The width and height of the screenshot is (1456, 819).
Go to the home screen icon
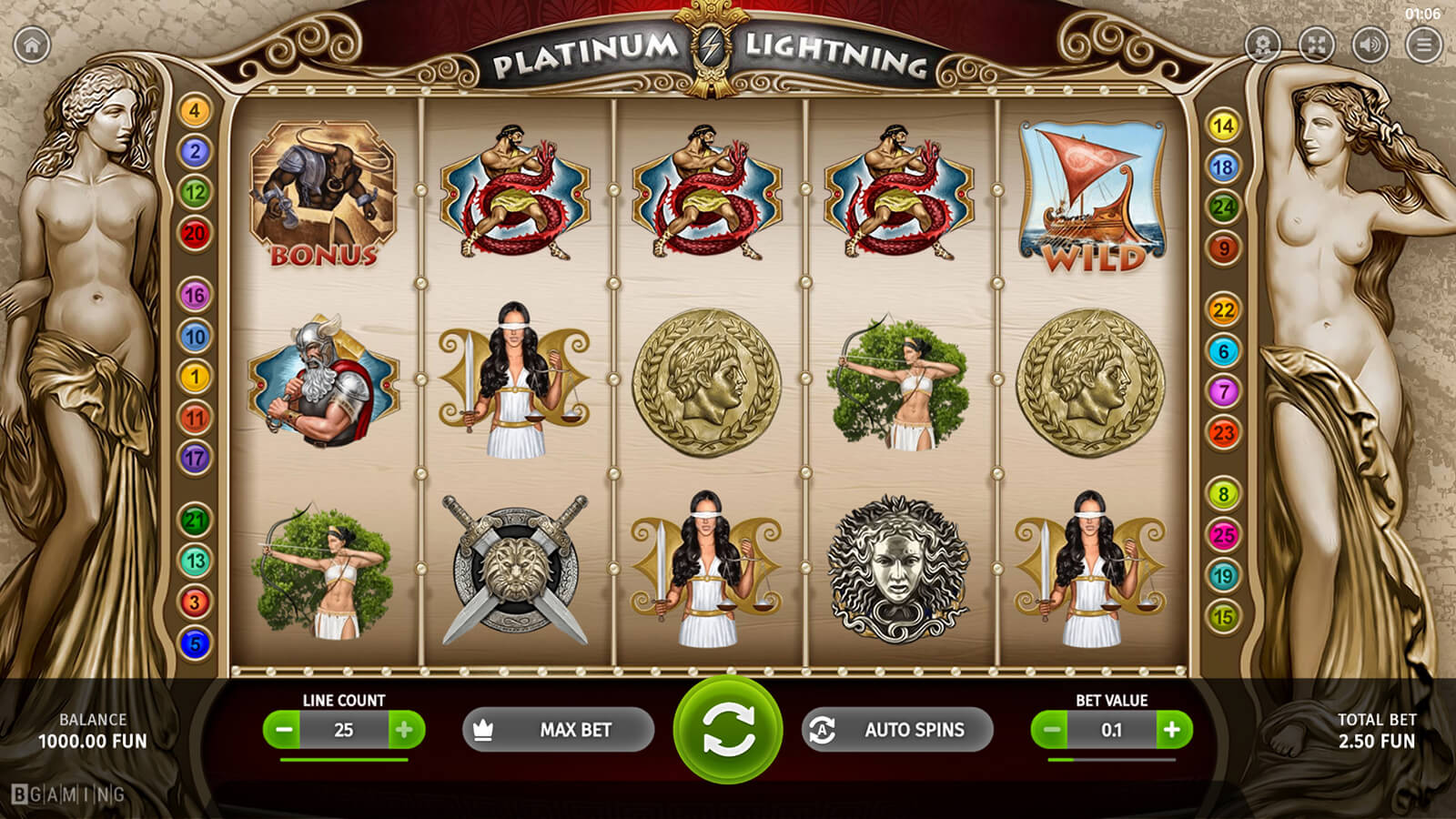[x=32, y=45]
